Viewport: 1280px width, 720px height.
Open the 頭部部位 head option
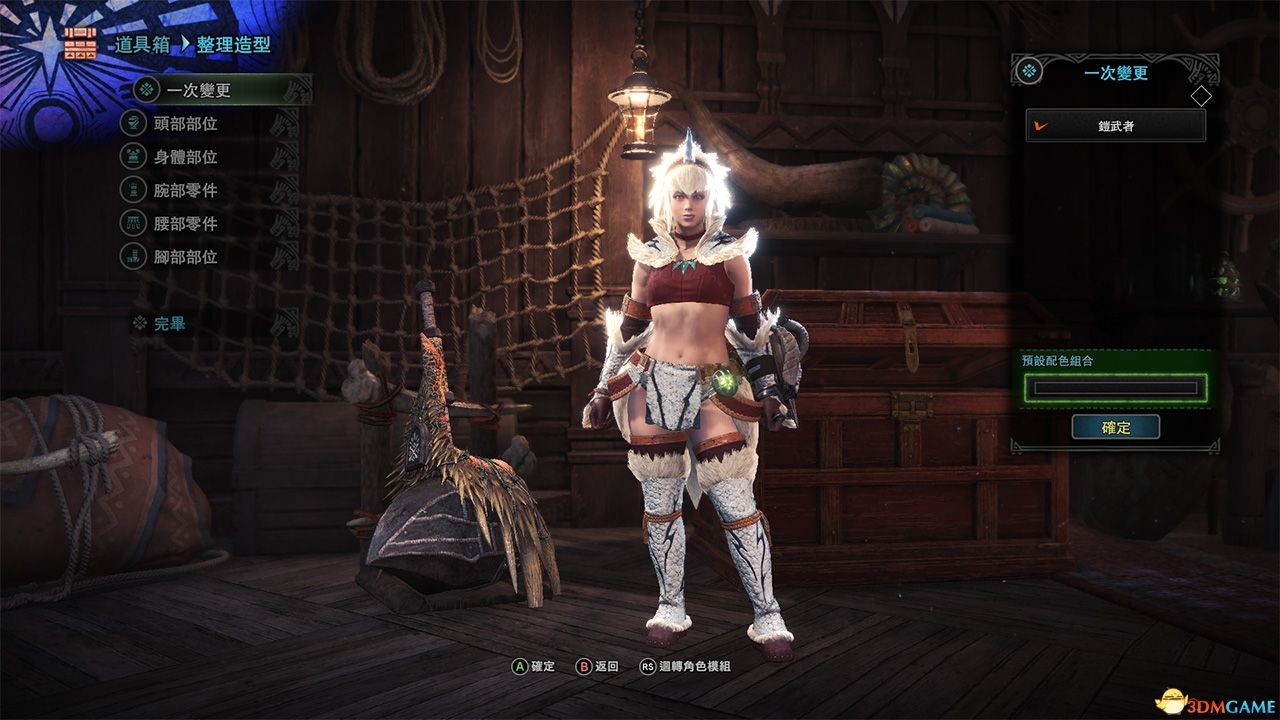point(185,123)
